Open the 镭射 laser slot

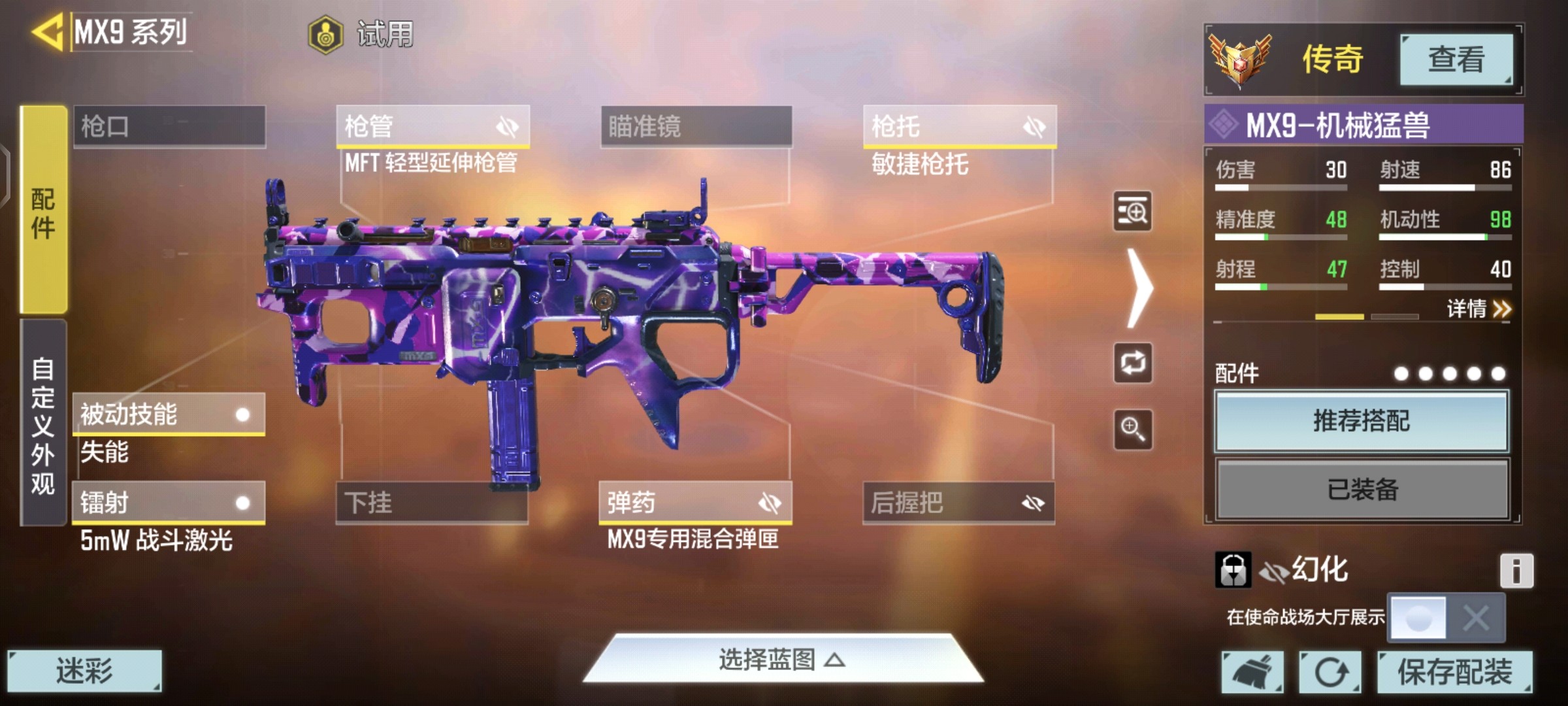[x=169, y=503]
